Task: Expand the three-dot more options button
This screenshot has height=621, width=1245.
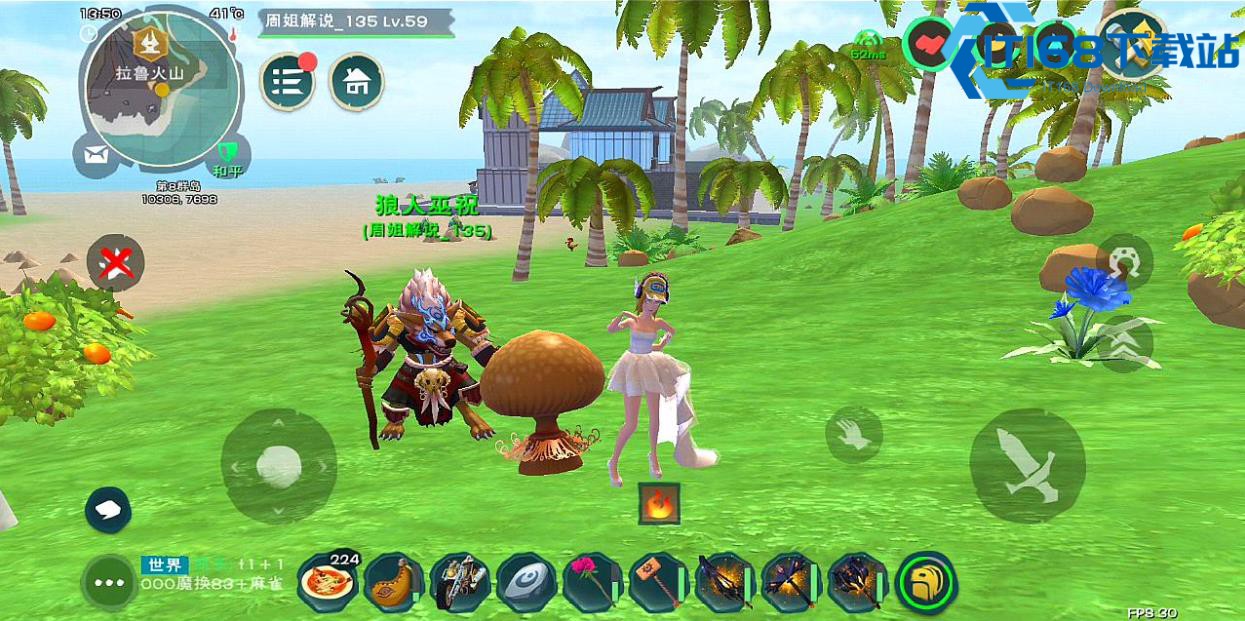Action: (109, 581)
